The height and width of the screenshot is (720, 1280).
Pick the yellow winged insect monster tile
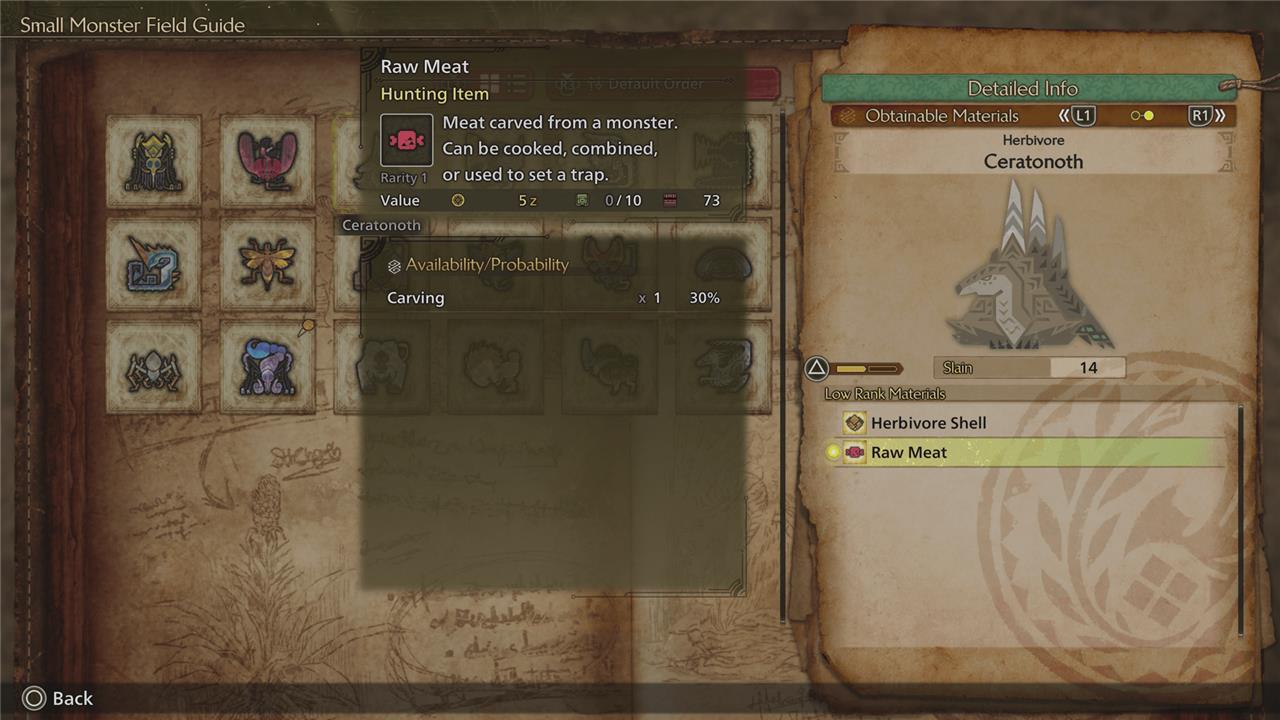267,264
